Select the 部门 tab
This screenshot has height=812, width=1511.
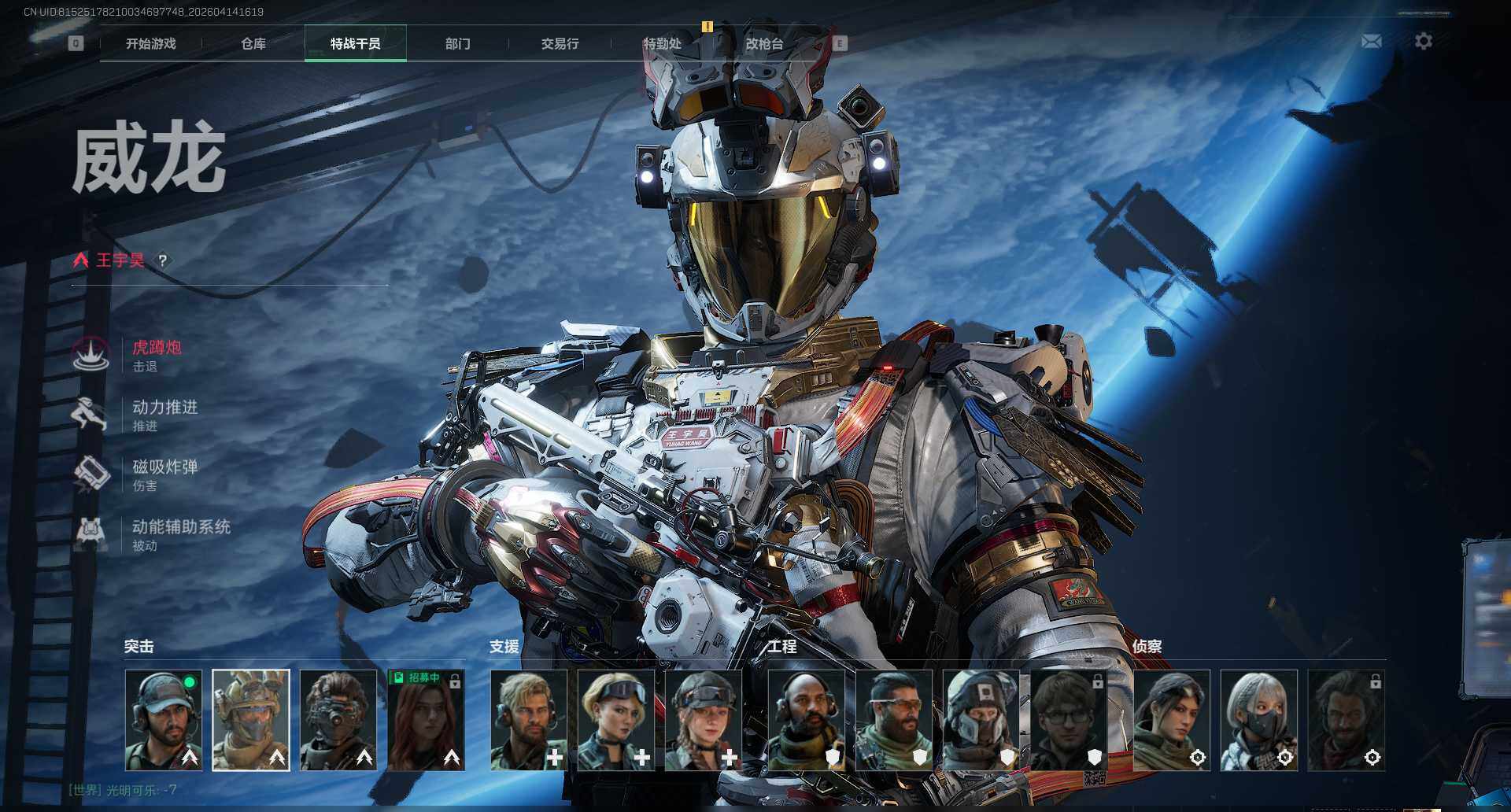coord(457,44)
